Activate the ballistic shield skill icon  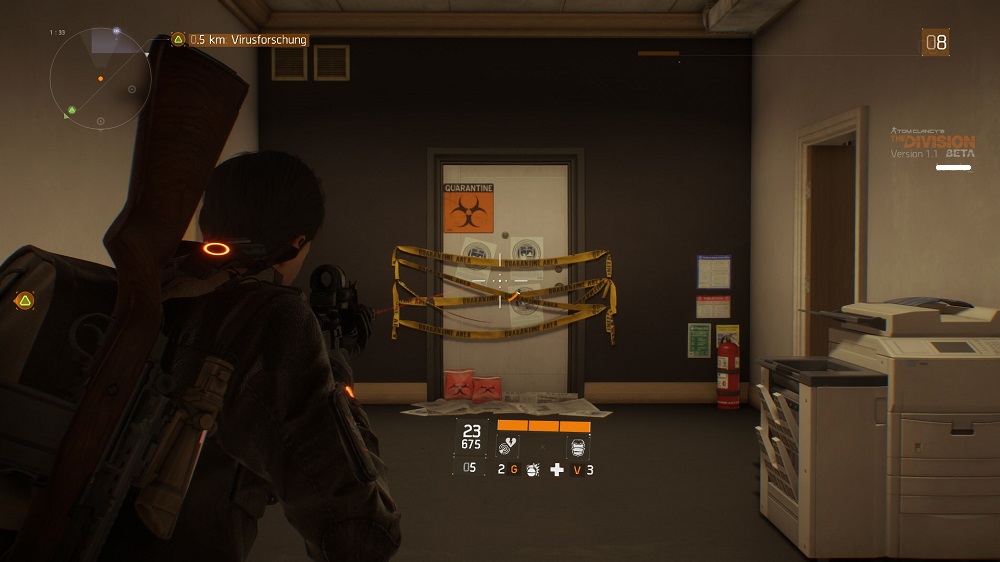[578, 446]
